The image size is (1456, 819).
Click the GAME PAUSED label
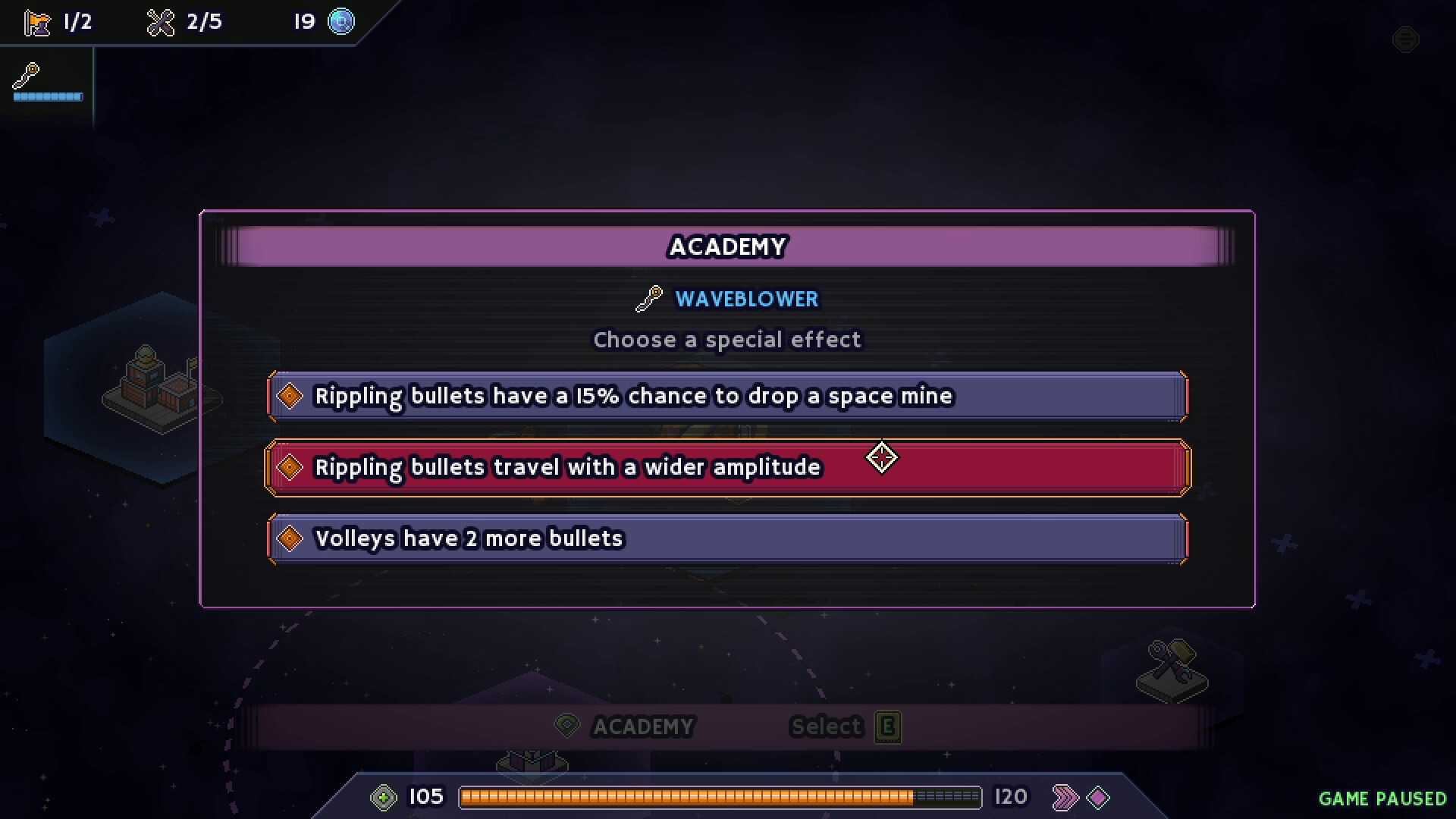pos(1383,799)
